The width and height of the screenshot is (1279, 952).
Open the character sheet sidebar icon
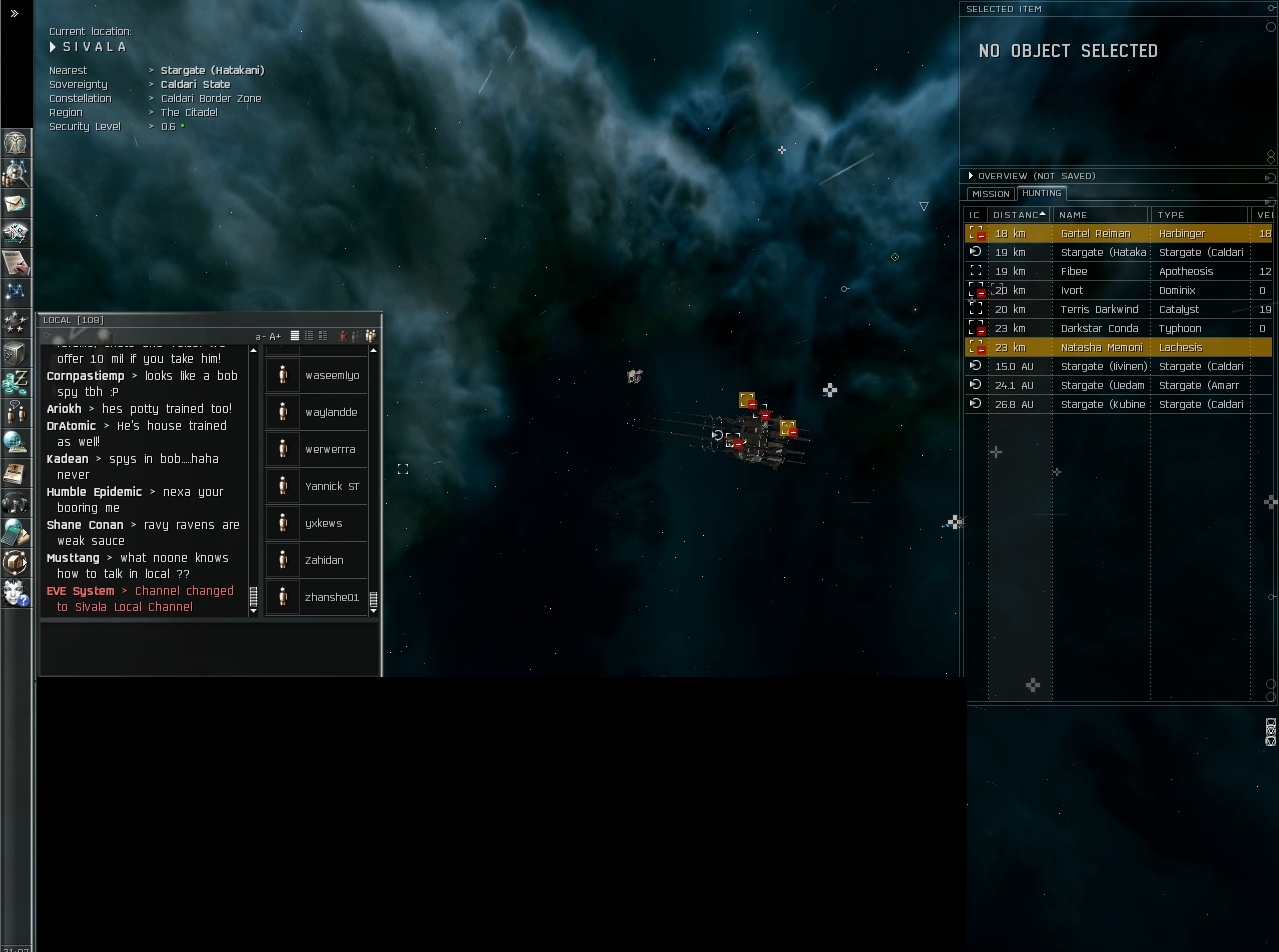(x=15, y=142)
